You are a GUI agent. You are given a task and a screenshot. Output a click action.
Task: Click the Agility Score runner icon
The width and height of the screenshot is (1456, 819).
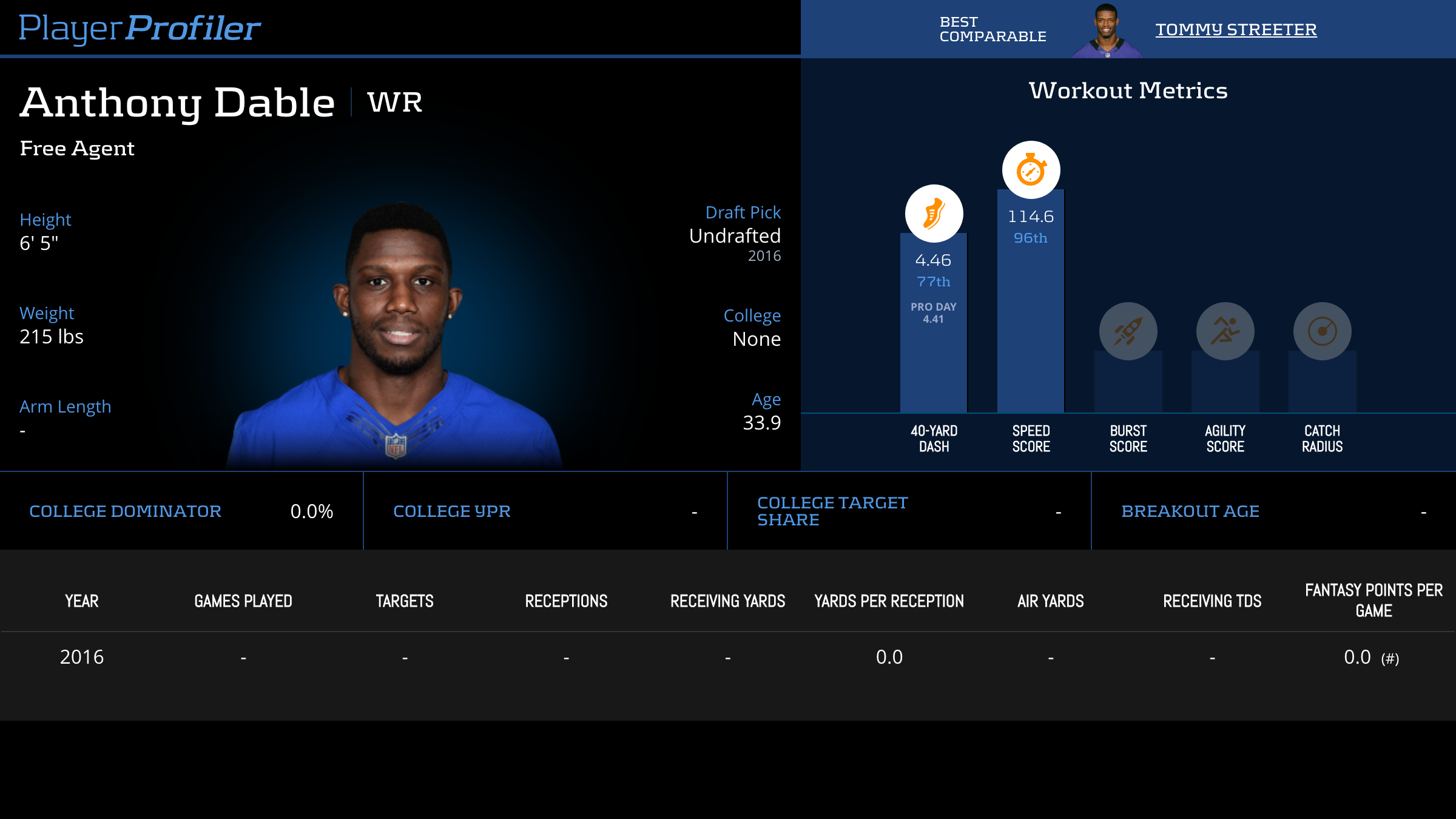coord(1225,331)
